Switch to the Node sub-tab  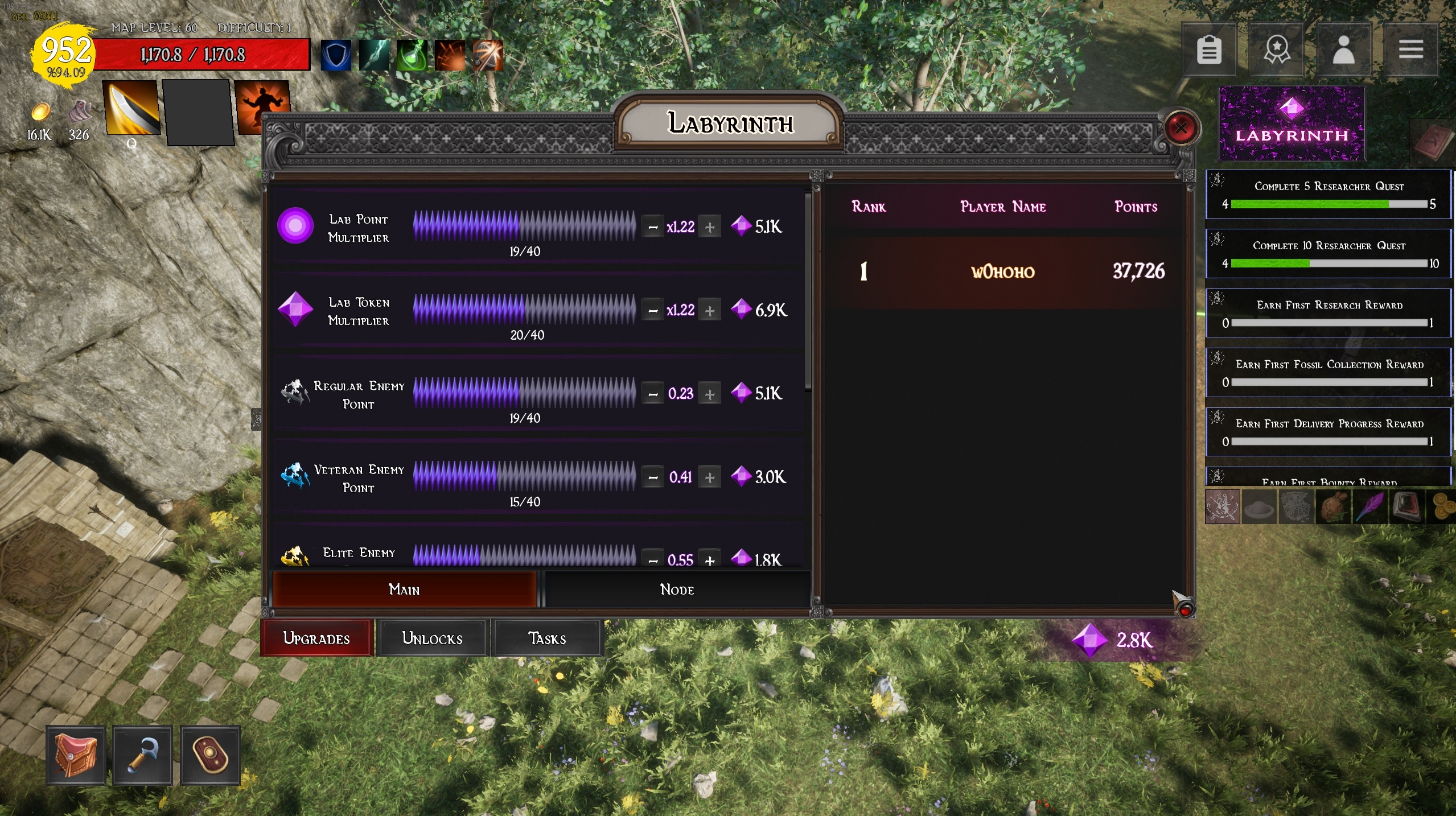(677, 590)
